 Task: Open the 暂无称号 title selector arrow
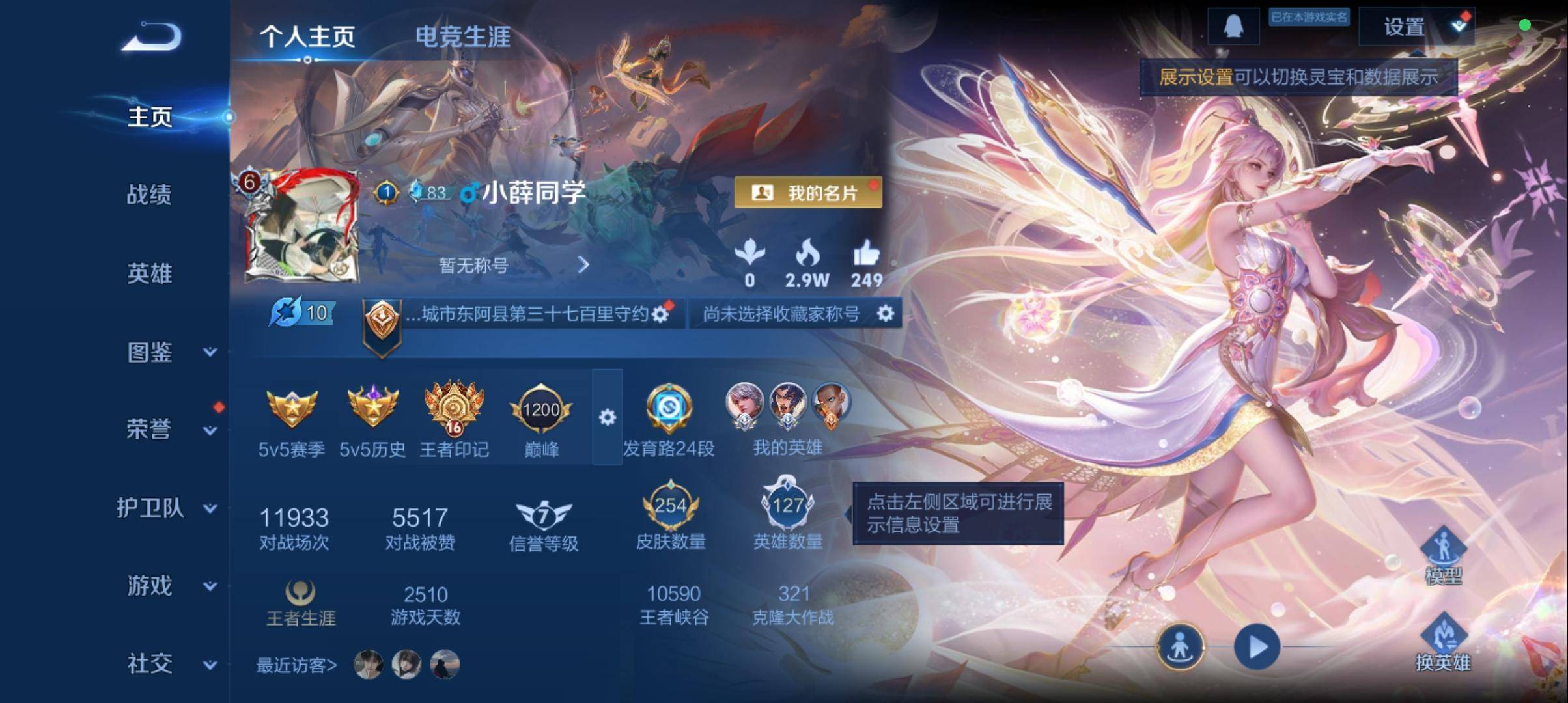(583, 265)
